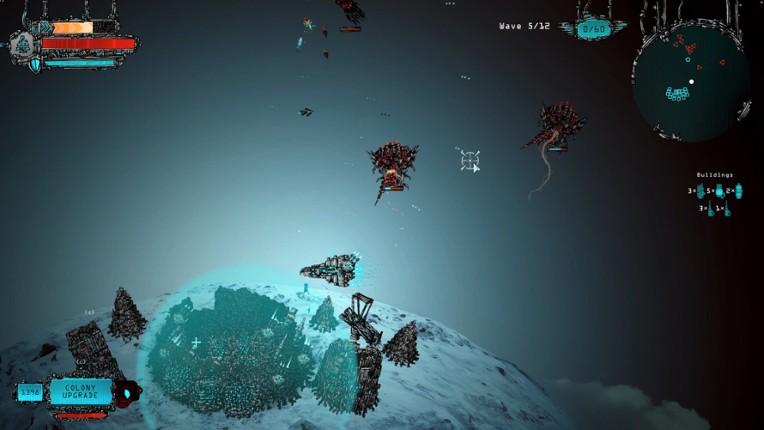Click the Colony Upgrade button
This screenshot has height=430, width=764.
click(x=81, y=391)
